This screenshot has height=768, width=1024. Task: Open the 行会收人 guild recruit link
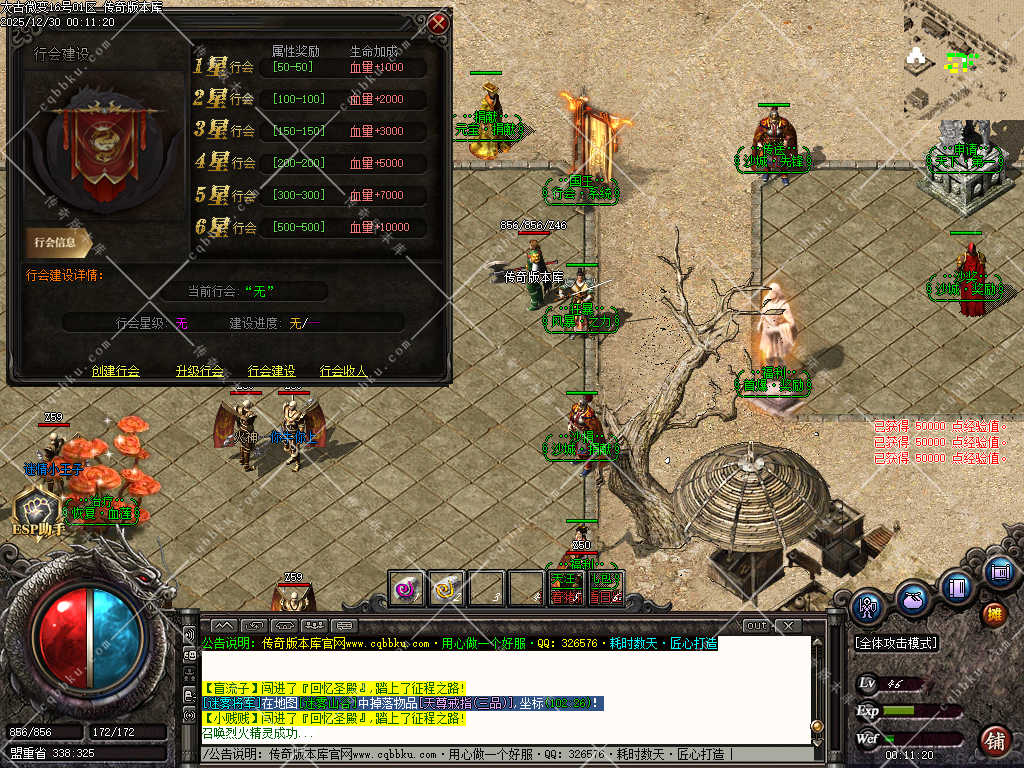[x=344, y=371]
